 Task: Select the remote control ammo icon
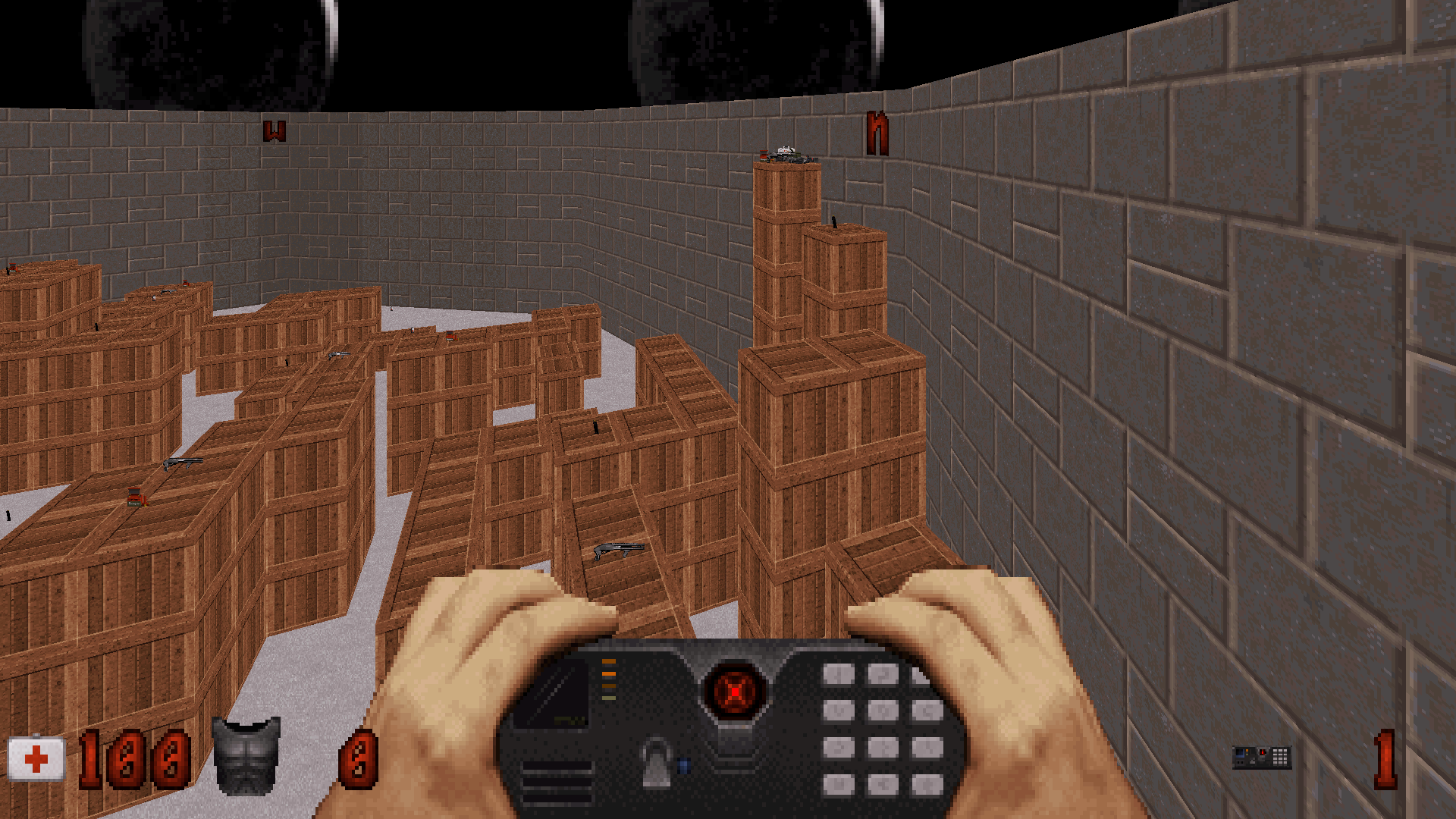[1261, 757]
